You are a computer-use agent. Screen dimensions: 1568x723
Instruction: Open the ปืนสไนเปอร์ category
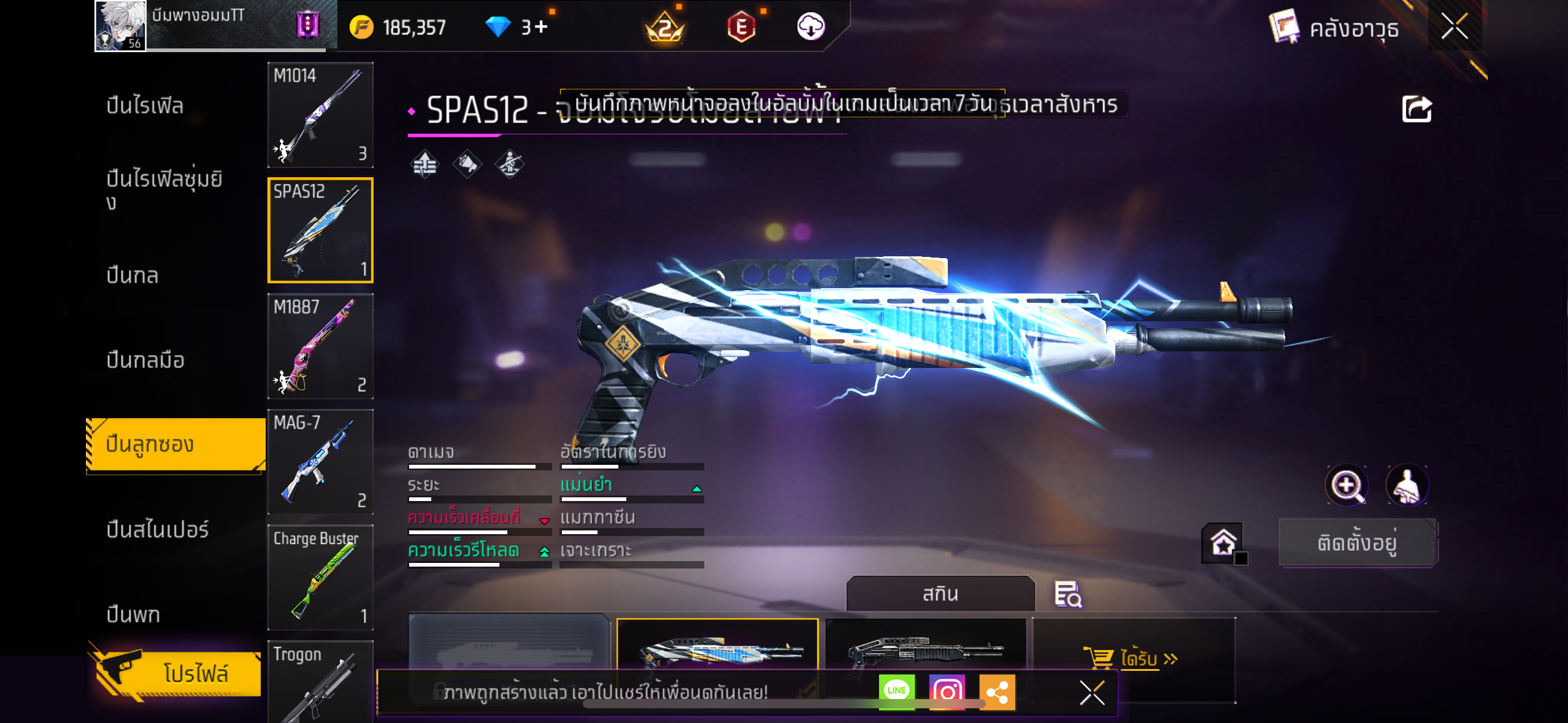pos(158,529)
